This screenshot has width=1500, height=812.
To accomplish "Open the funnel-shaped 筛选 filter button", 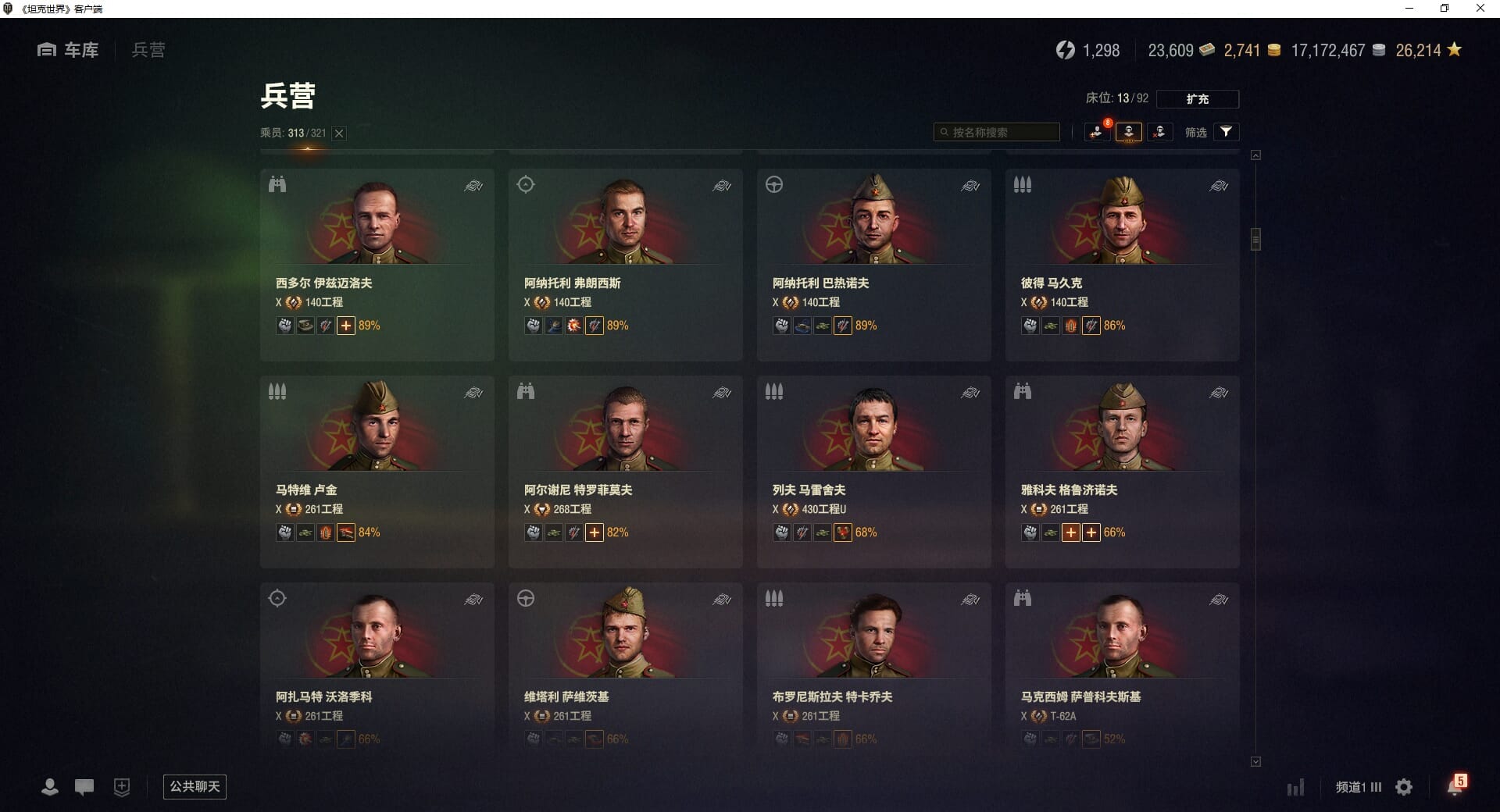I will click(1226, 132).
